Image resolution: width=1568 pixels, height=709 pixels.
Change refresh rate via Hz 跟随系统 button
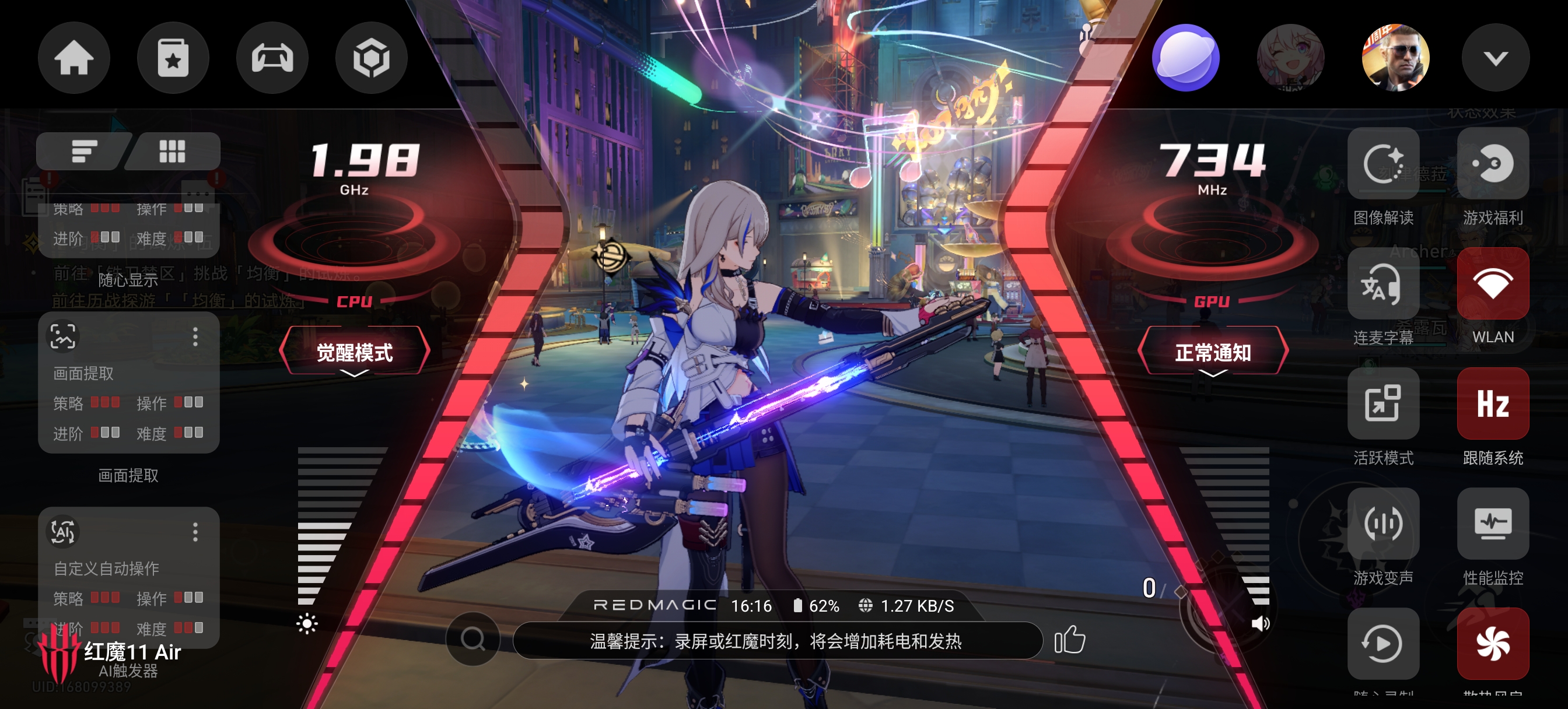(x=1493, y=403)
